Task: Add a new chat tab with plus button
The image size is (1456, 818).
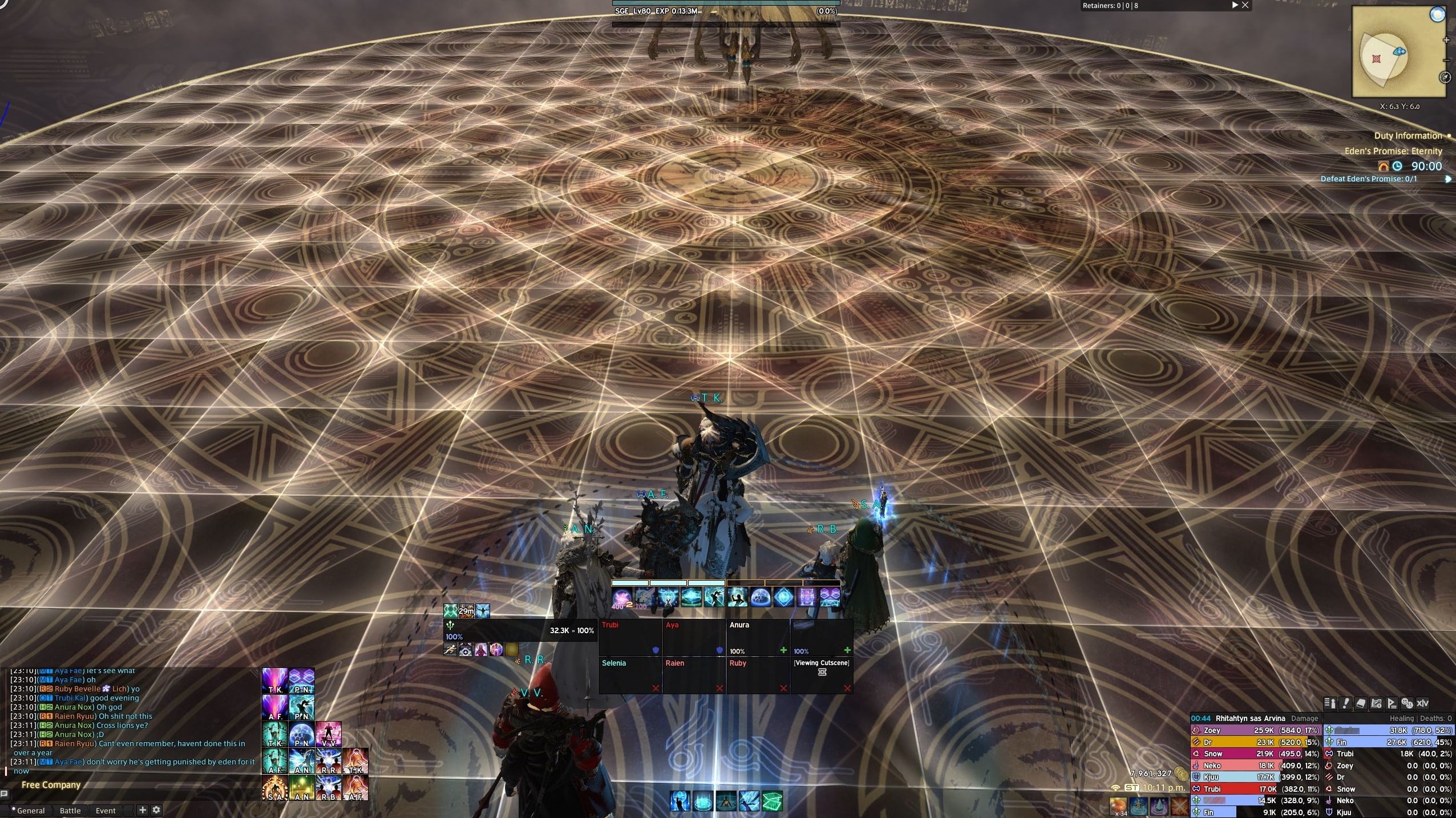Action: [x=143, y=809]
